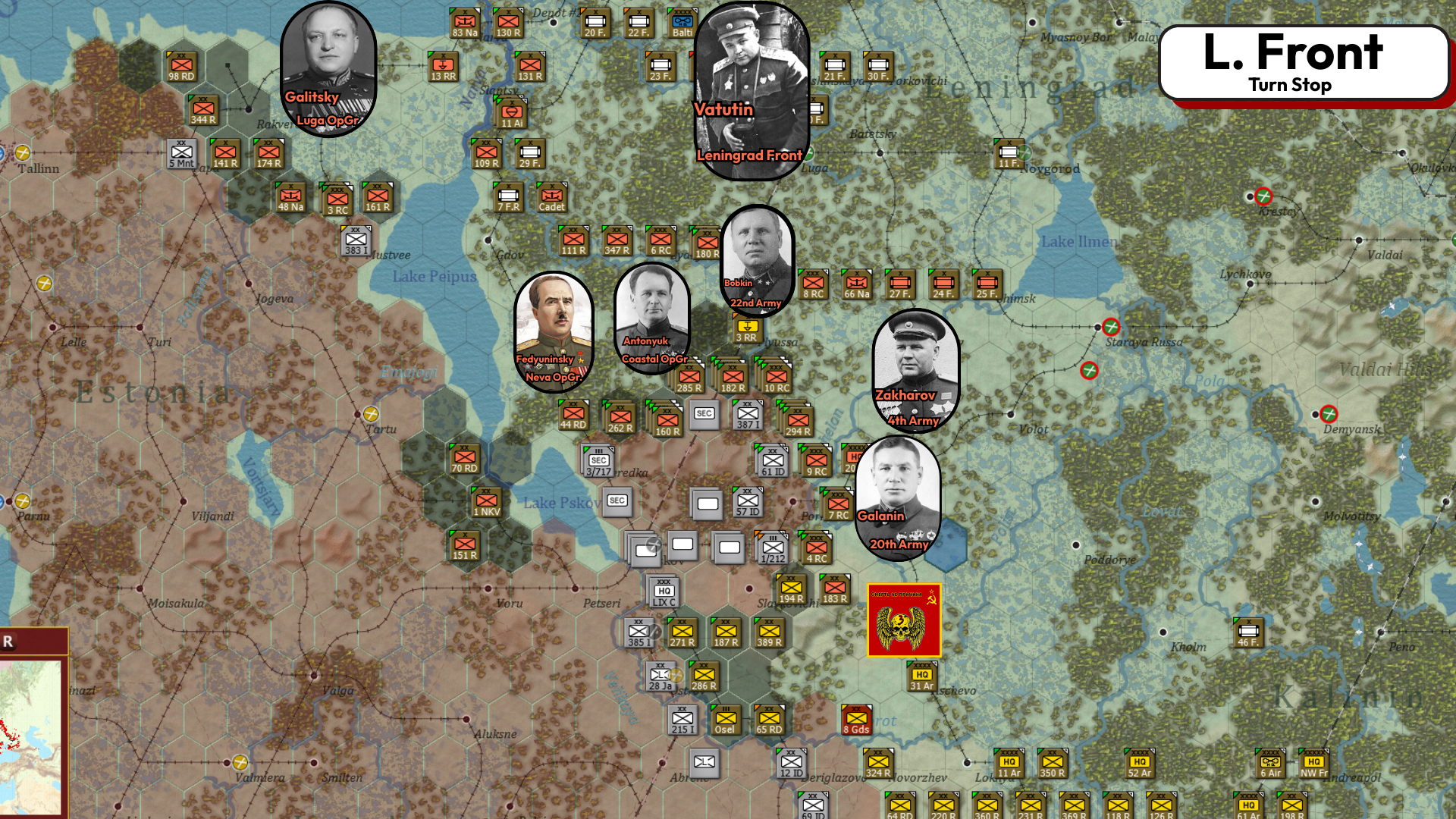Select the 5 Mnt mountain unit near Rakvere
This screenshot has height=819, width=1456.
[x=180, y=154]
